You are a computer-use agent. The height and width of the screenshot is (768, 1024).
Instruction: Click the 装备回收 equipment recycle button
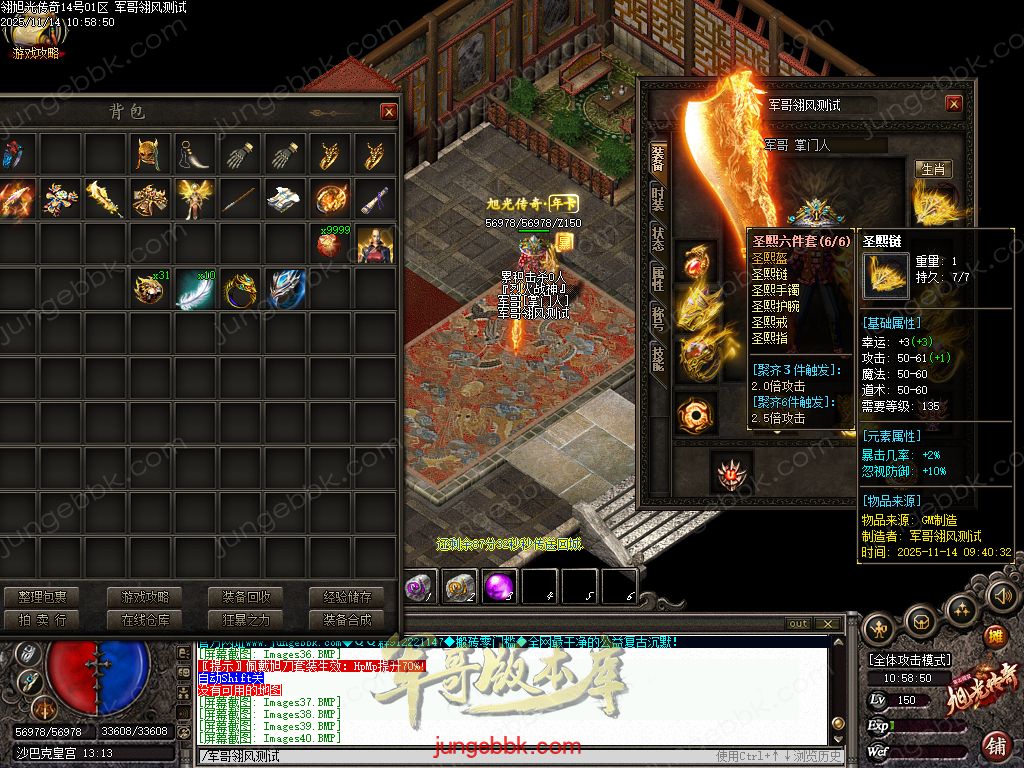point(246,597)
